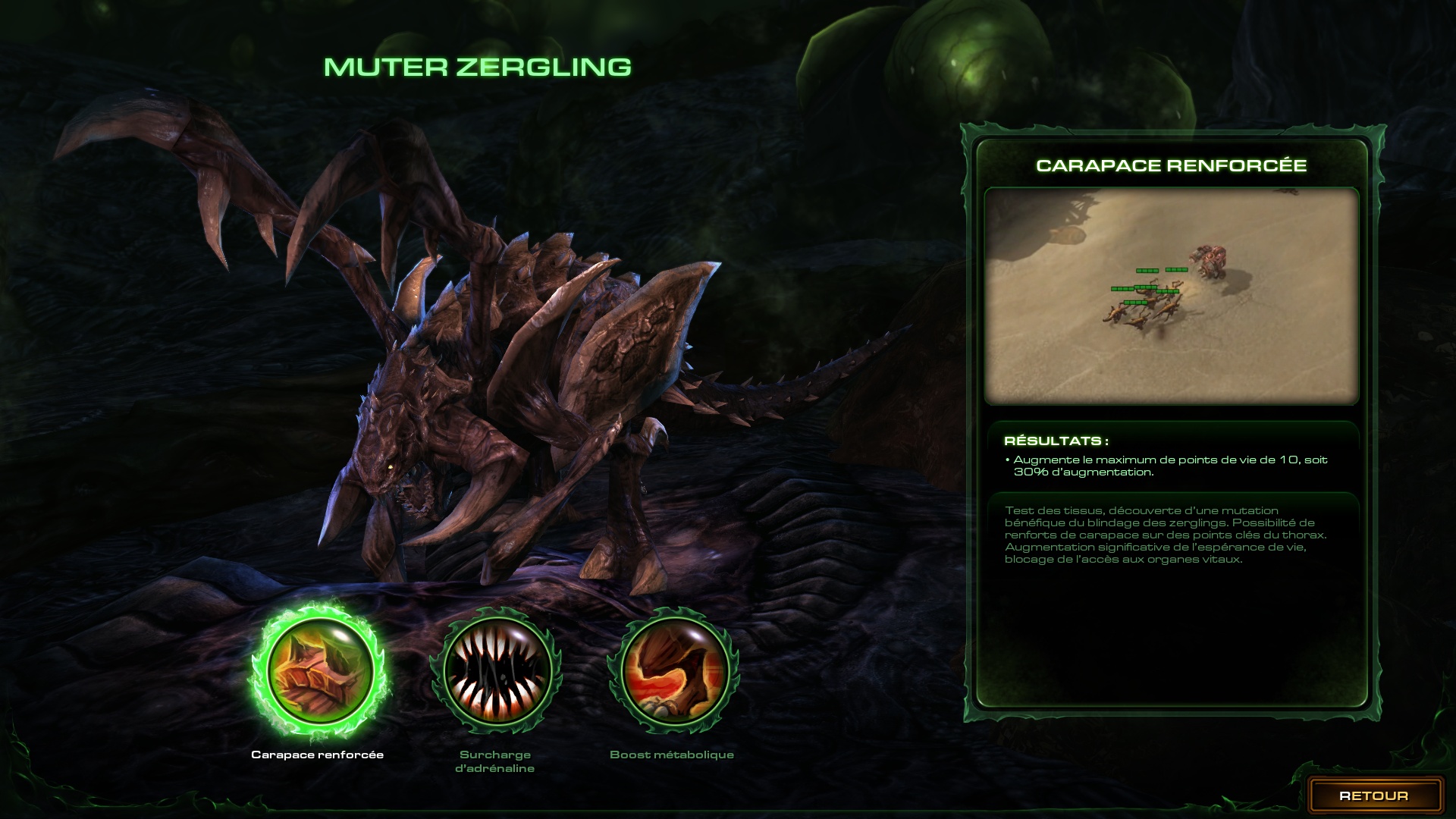Click the Retour button
This screenshot has height=819, width=1456.
(x=1373, y=795)
